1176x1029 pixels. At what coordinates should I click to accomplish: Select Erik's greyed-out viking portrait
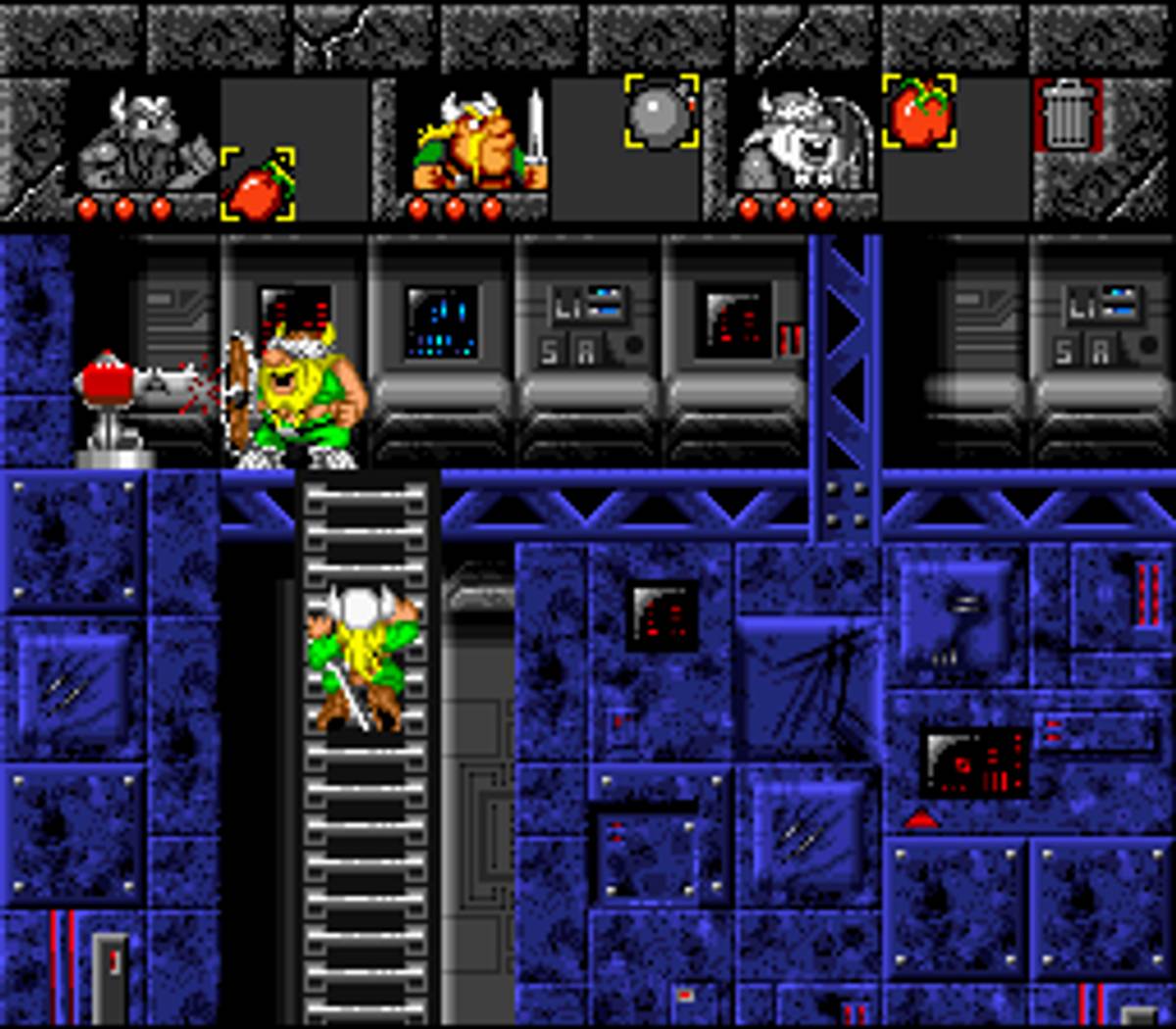(x=145, y=140)
